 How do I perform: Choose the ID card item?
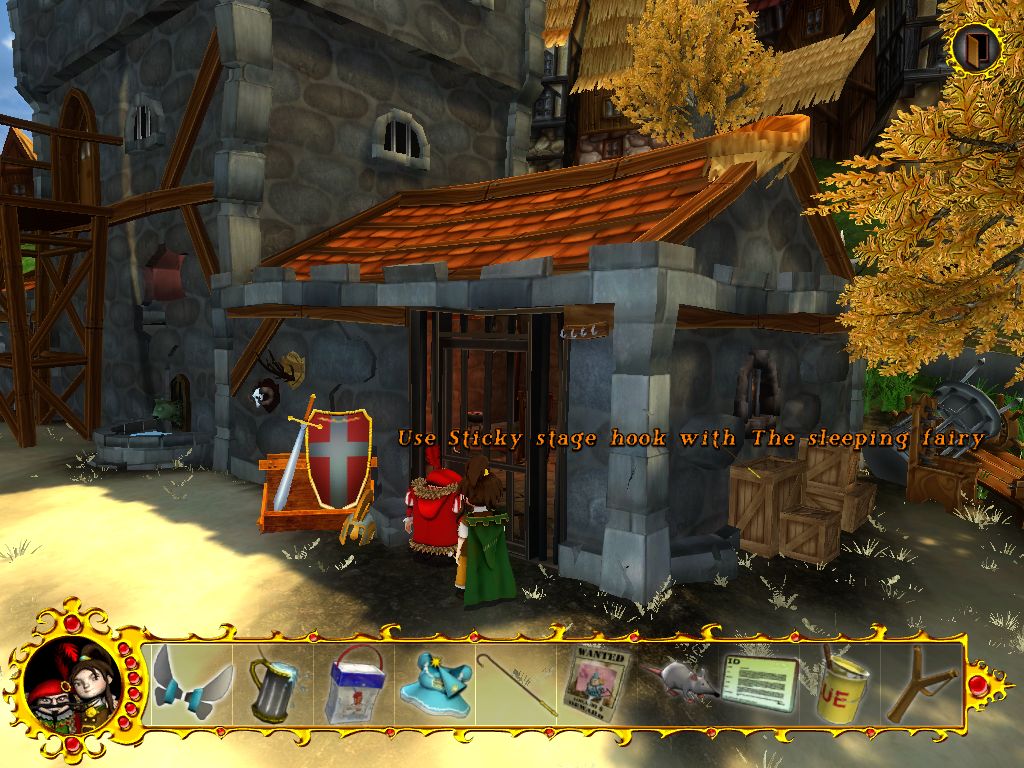(758, 684)
